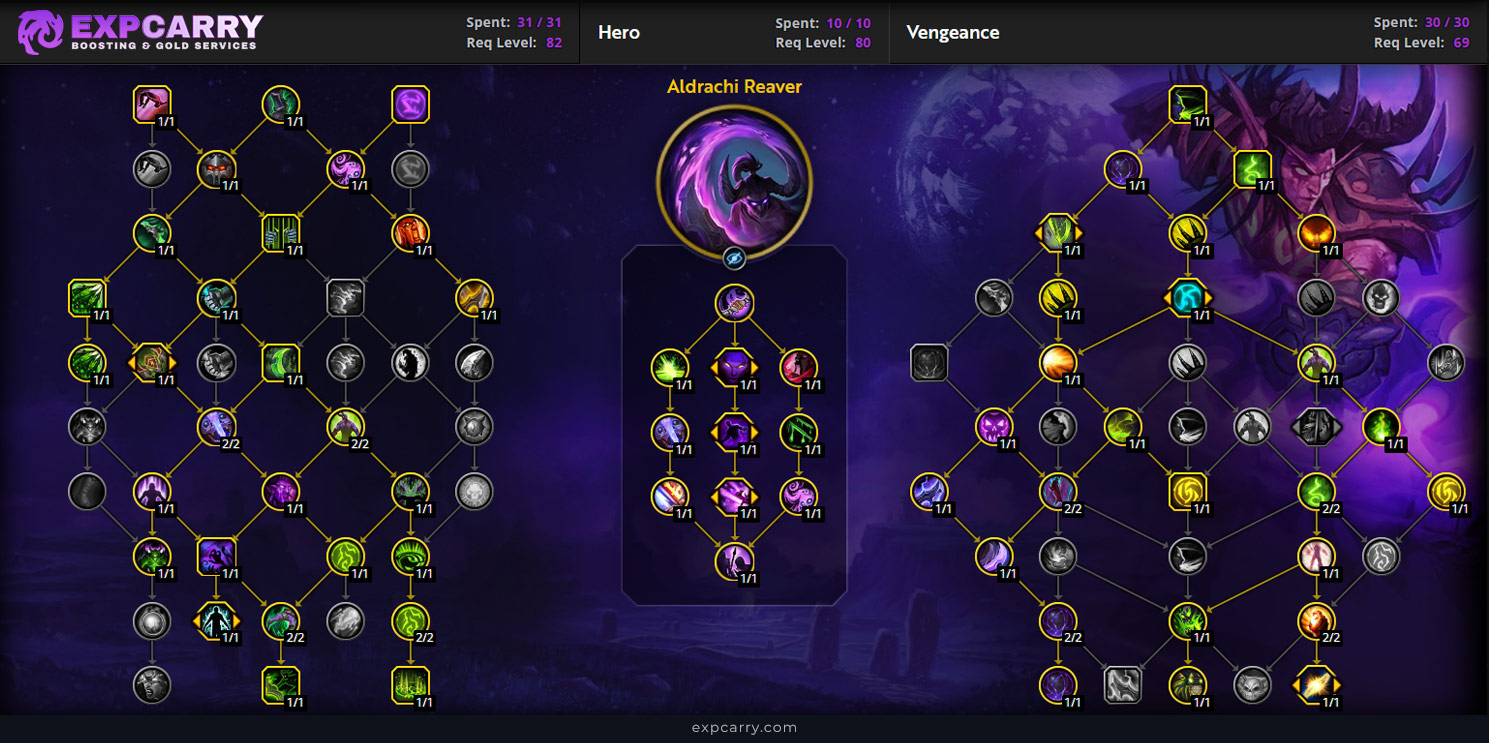The height and width of the screenshot is (743, 1489).
Task: Choose the cyan swirl choice talent
Action: pos(1187,298)
